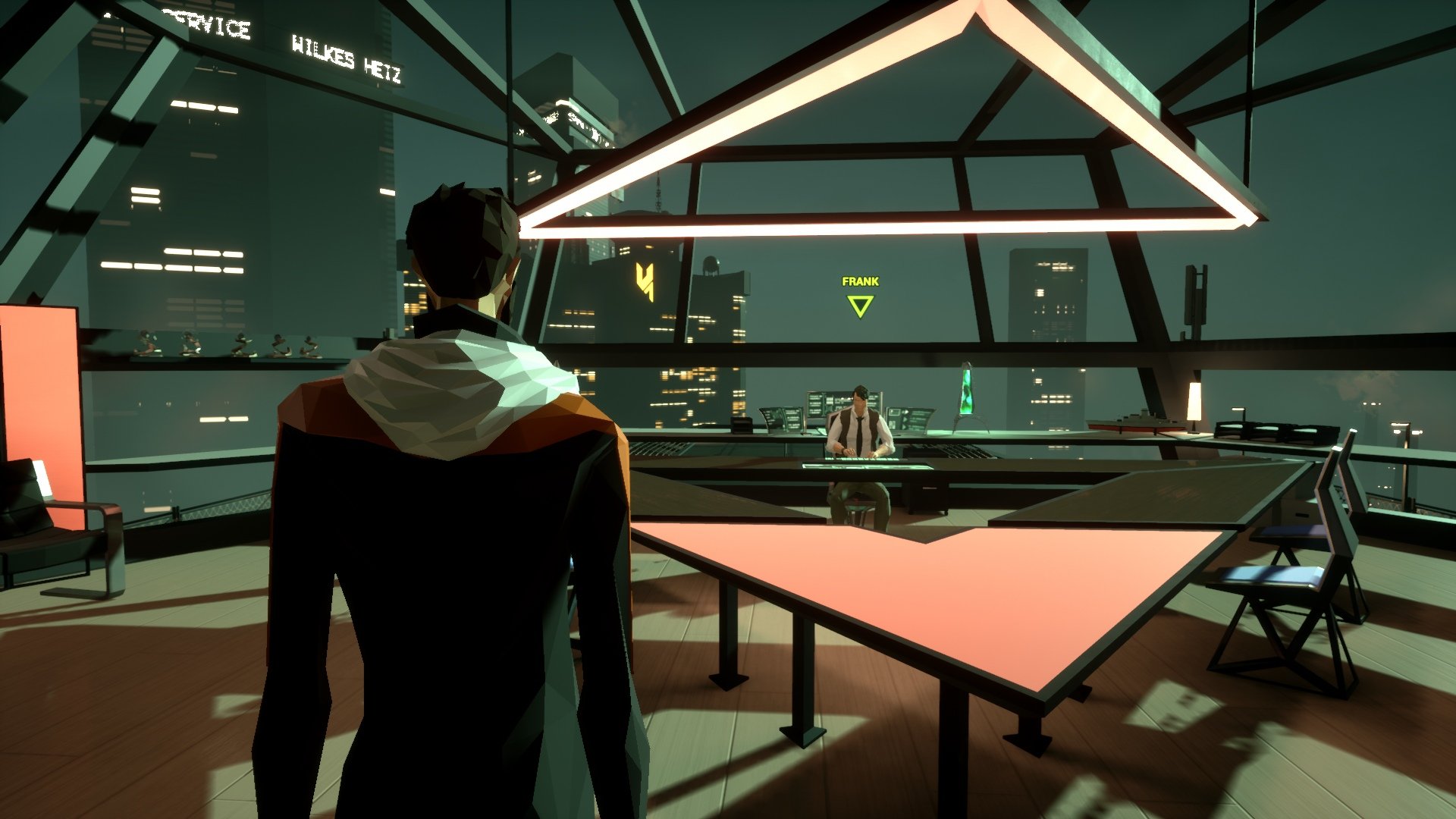This screenshot has height=819, width=1456.
Task: Select the FRANK interaction marker
Action: pos(860,305)
